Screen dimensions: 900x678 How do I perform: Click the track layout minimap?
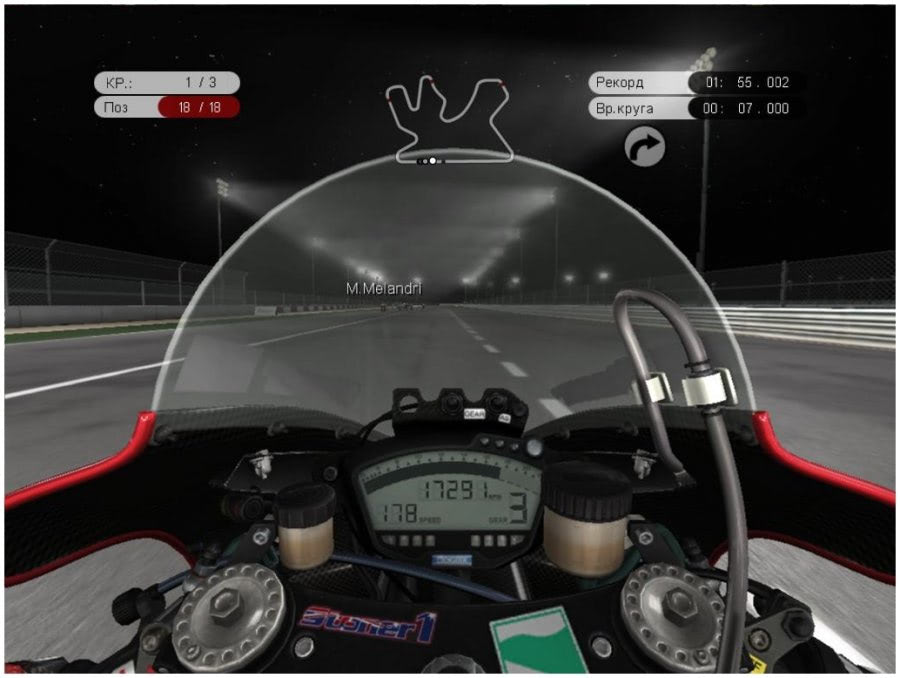point(449,119)
